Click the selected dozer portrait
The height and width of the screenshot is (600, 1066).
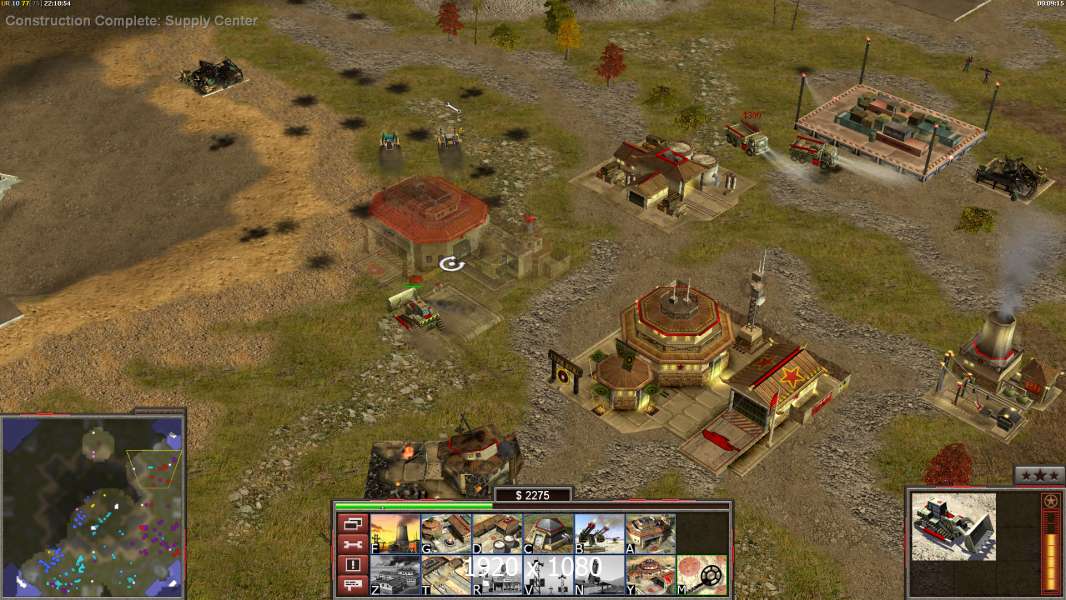point(953,525)
